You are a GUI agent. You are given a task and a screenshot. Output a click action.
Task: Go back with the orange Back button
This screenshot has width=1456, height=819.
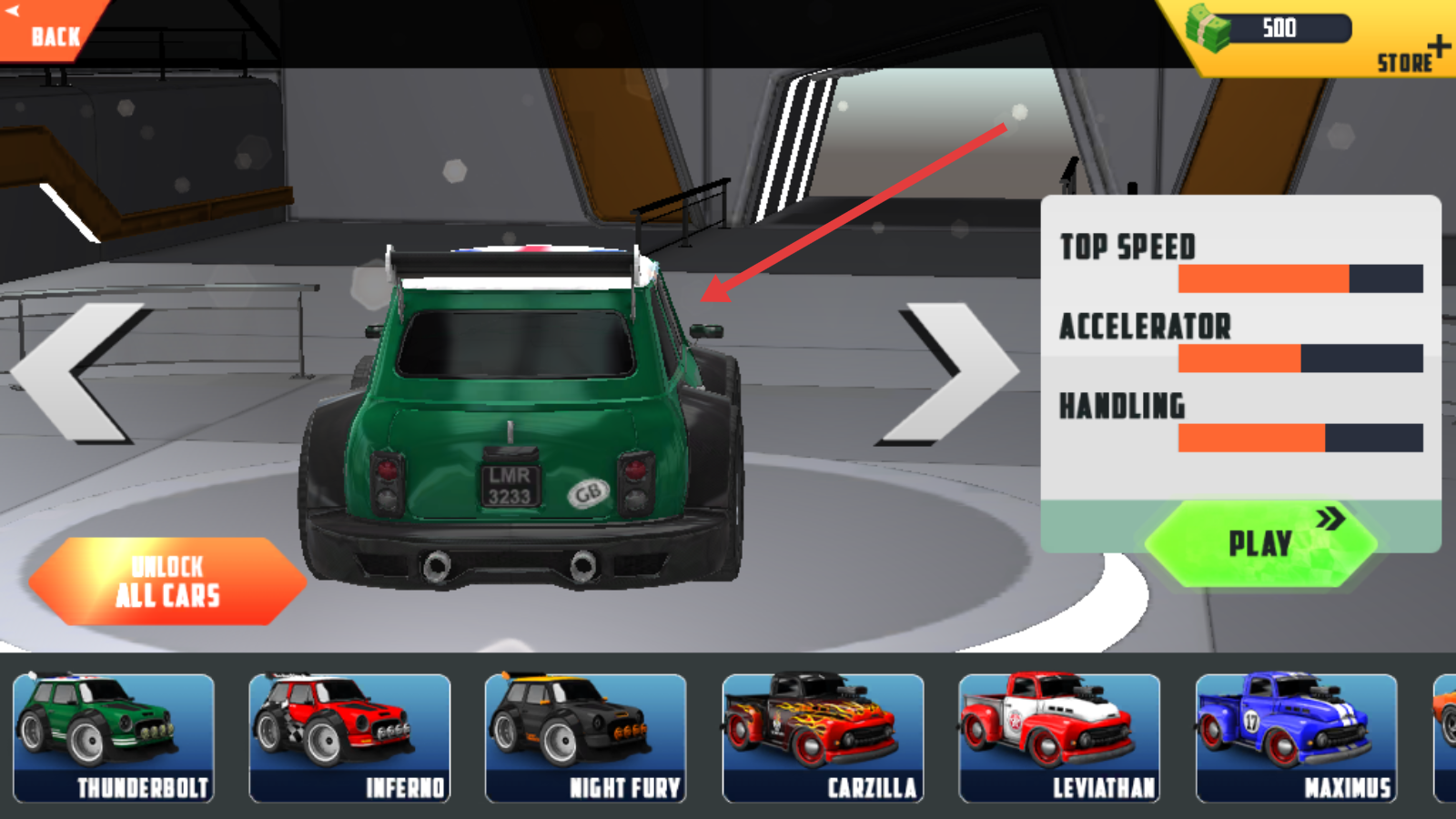[x=50, y=32]
